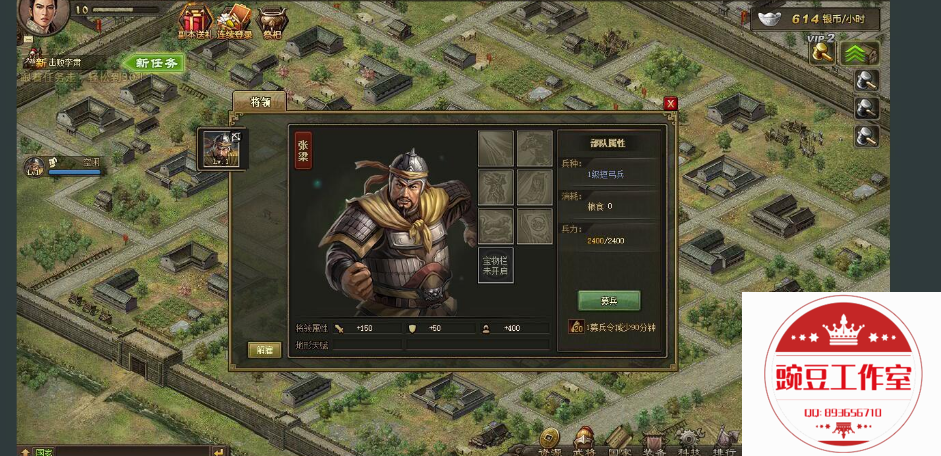Close the general panel with red X
This screenshot has height=456, width=941.
[670, 103]
